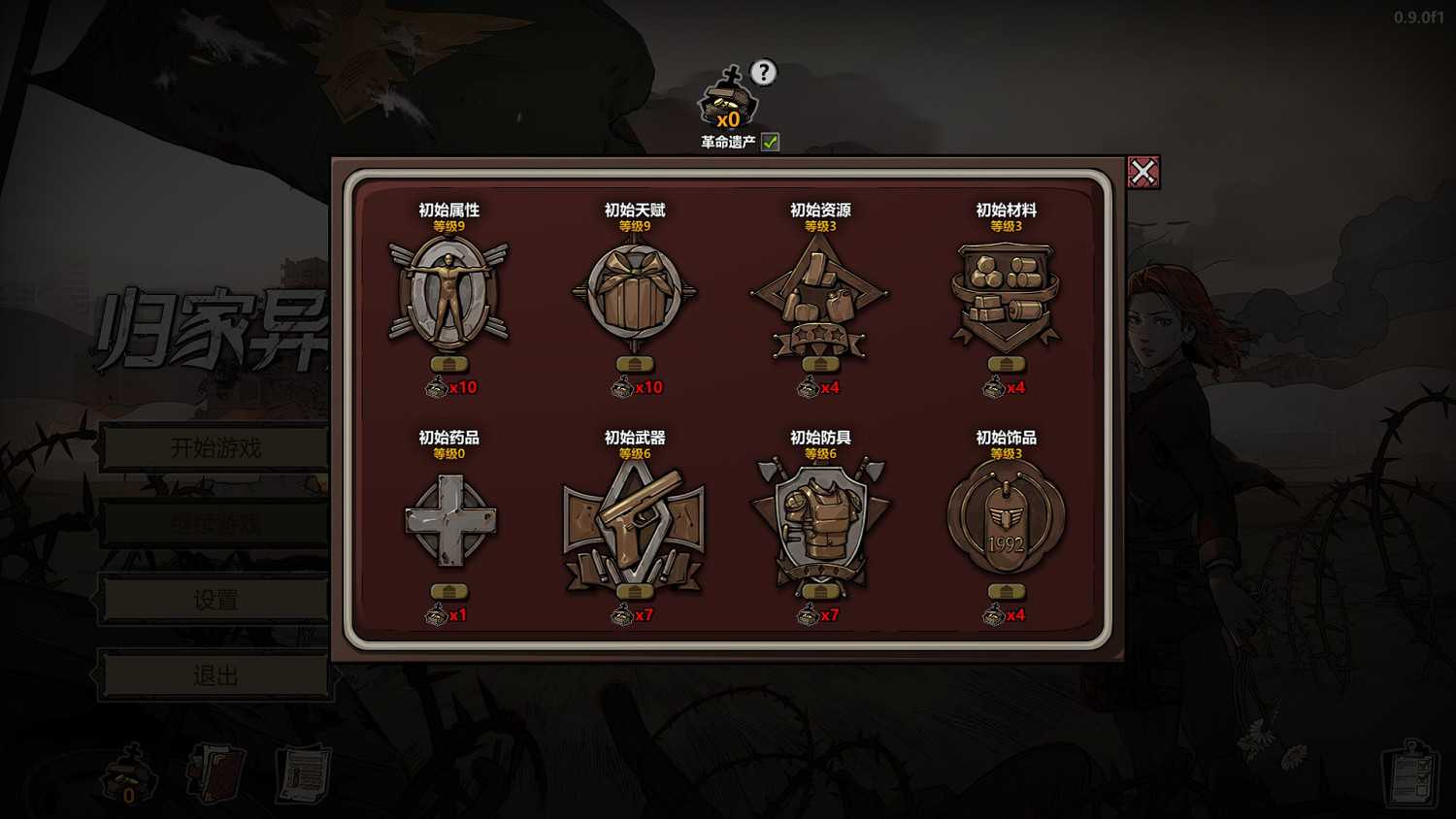Open 设置 settings menu
1456x819 pixels.
pyautogui.click(x=215, y=599)
